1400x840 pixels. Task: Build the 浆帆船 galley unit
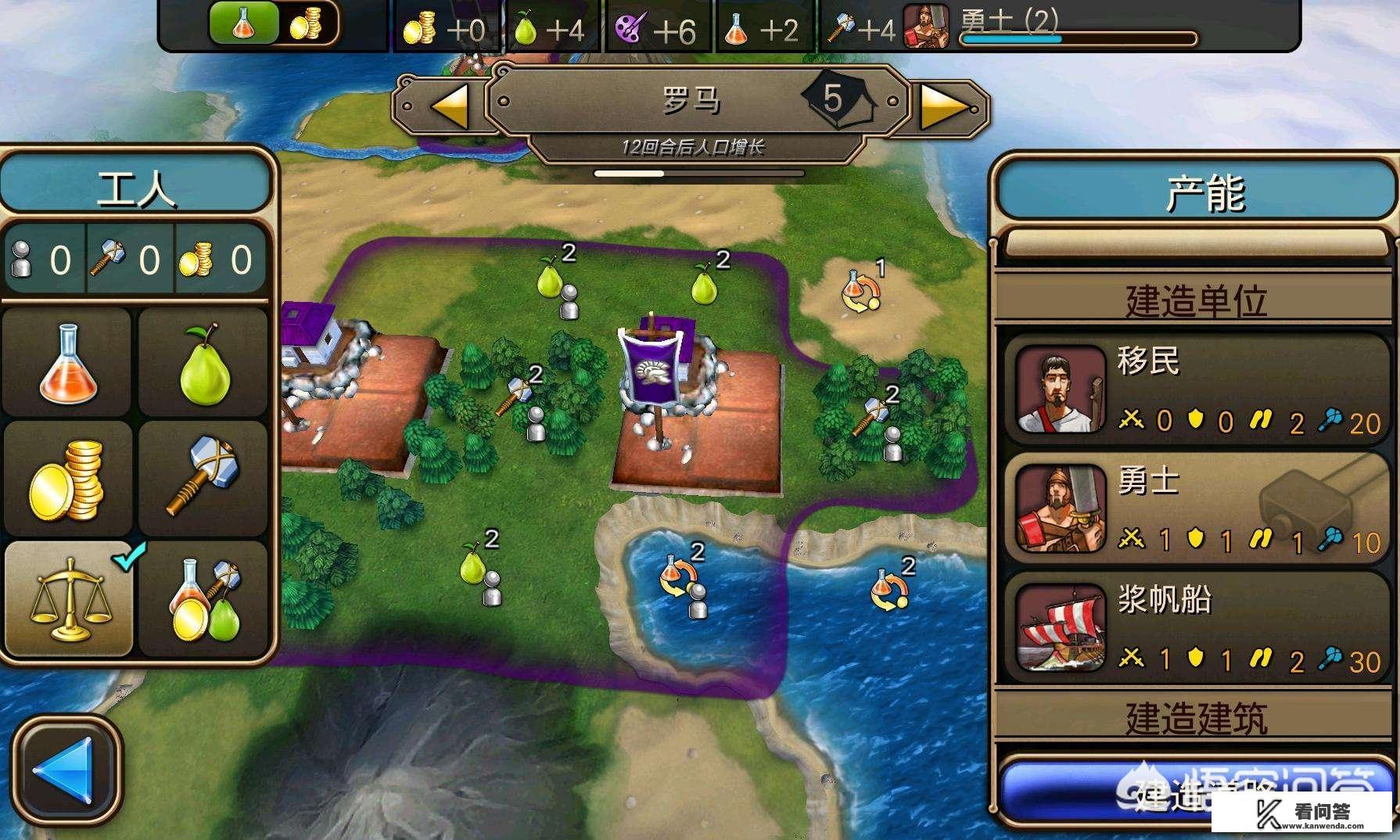click(1195, 628)
